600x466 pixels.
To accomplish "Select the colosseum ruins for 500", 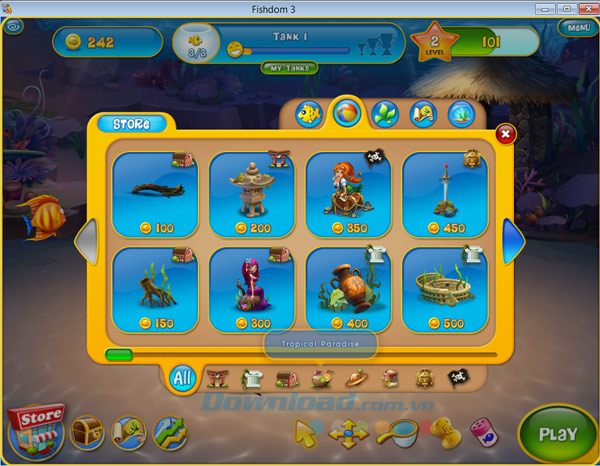I will pyautogui.click(x=445, y=289).
